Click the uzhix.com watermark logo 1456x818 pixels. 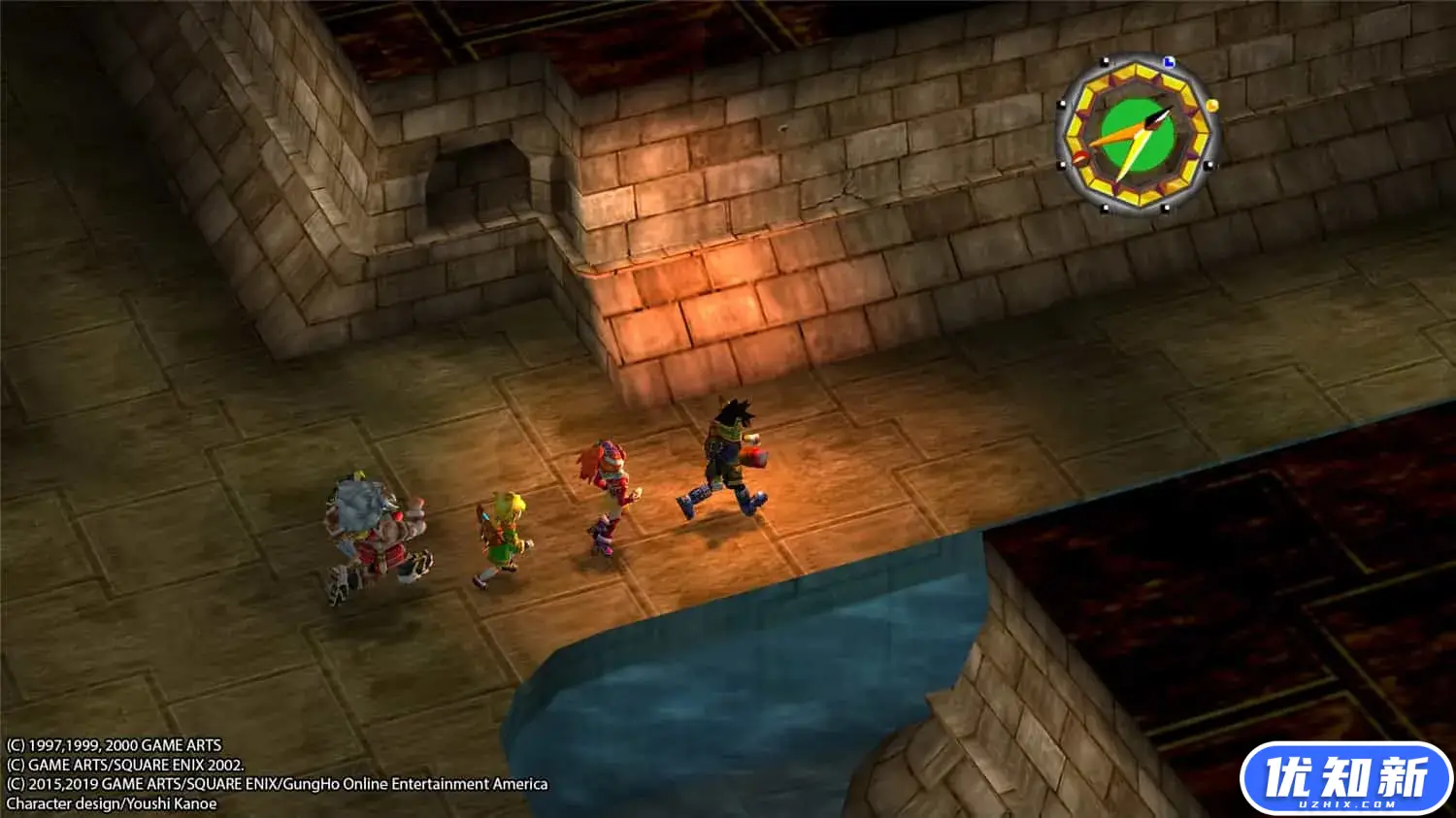tap(1345, 780)
